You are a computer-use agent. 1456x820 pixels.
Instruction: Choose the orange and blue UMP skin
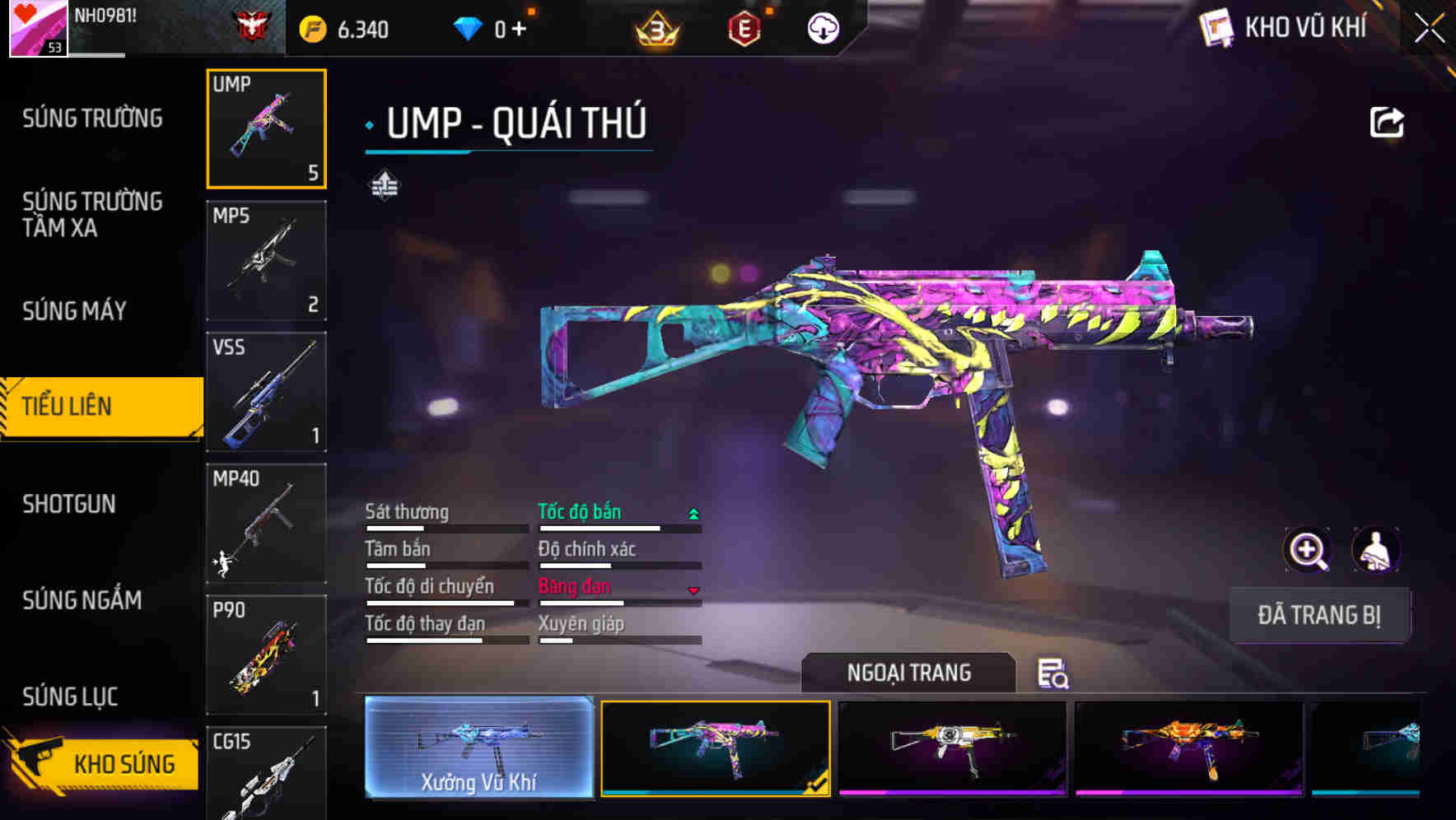[x=1188, y=748]
